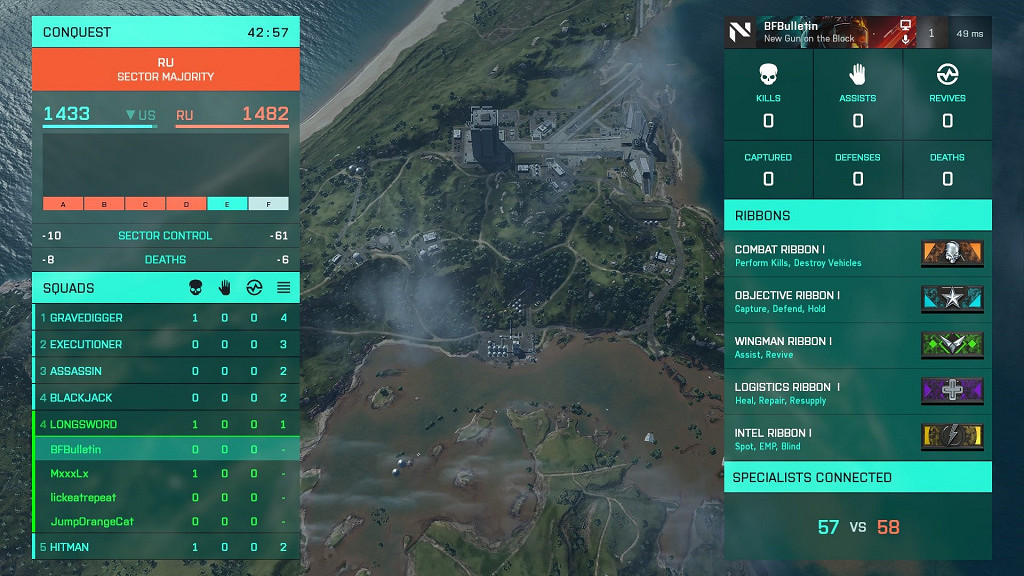Toggle the microphone icon on player card

coord(906,39)
